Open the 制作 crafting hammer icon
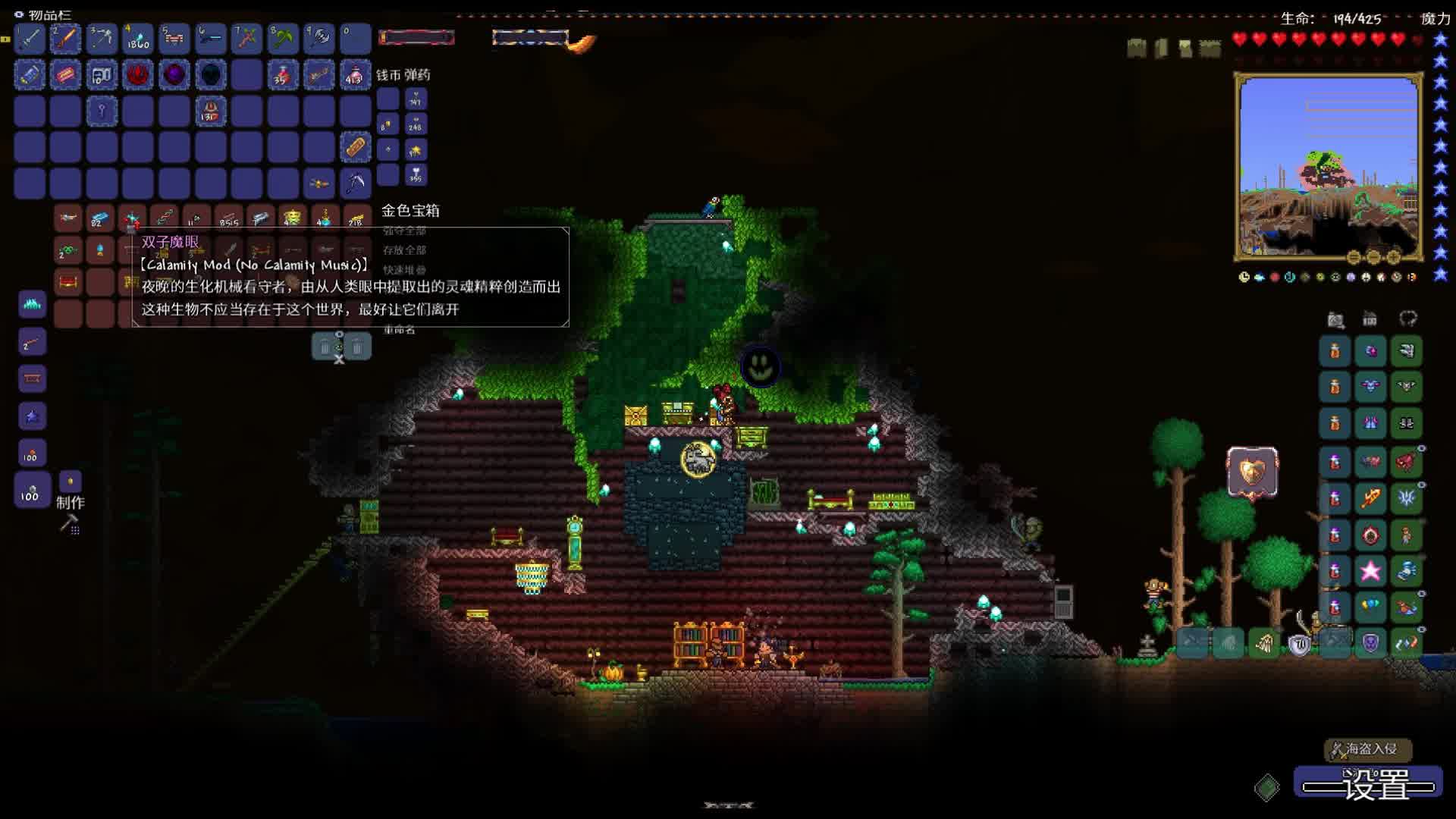The height and width of the screenshot is (819, 1456). 70,522
